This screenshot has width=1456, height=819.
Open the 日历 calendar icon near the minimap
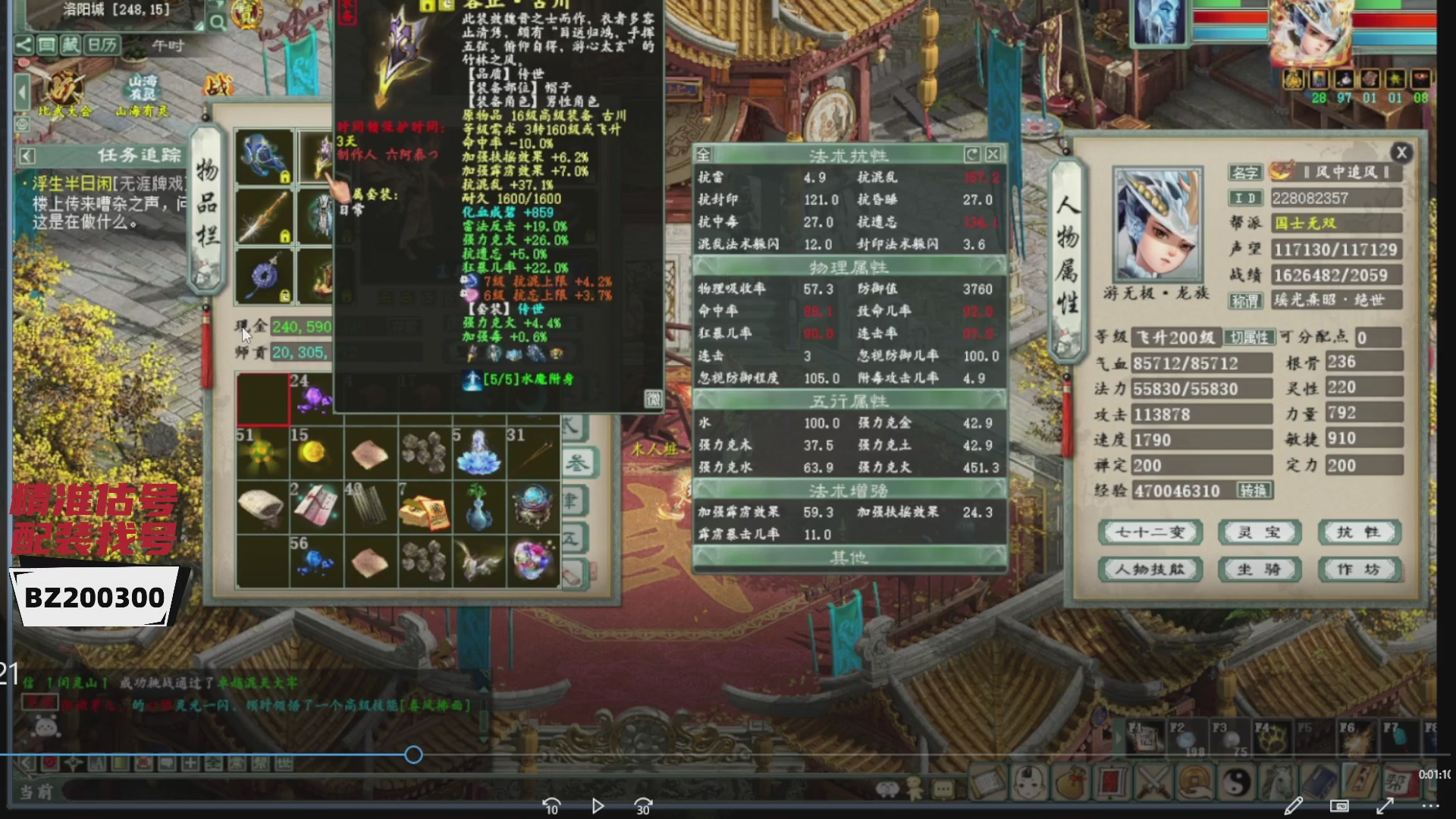click(102, 45)
